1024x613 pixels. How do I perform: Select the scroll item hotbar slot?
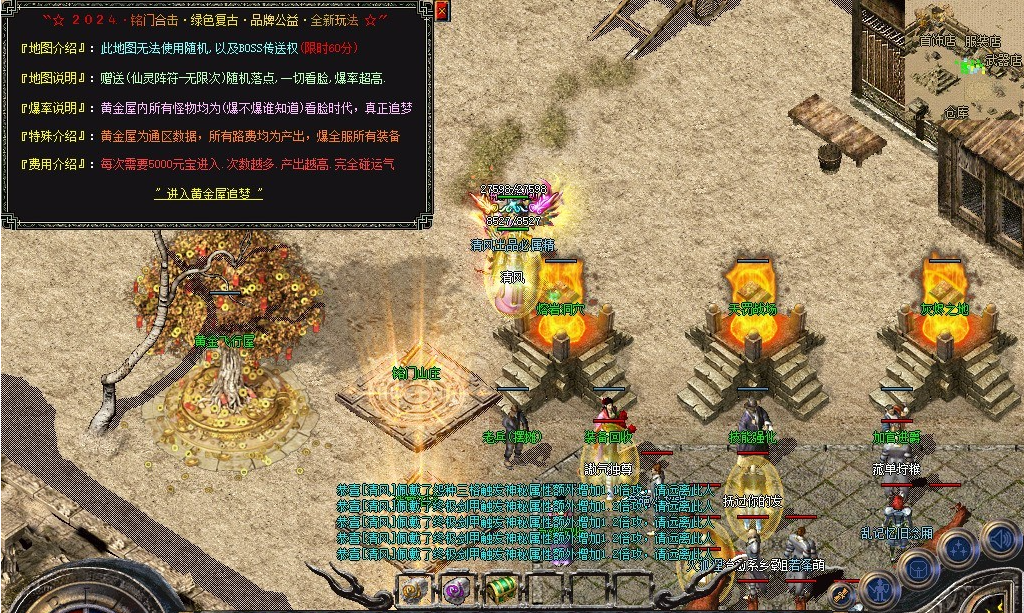415,589
